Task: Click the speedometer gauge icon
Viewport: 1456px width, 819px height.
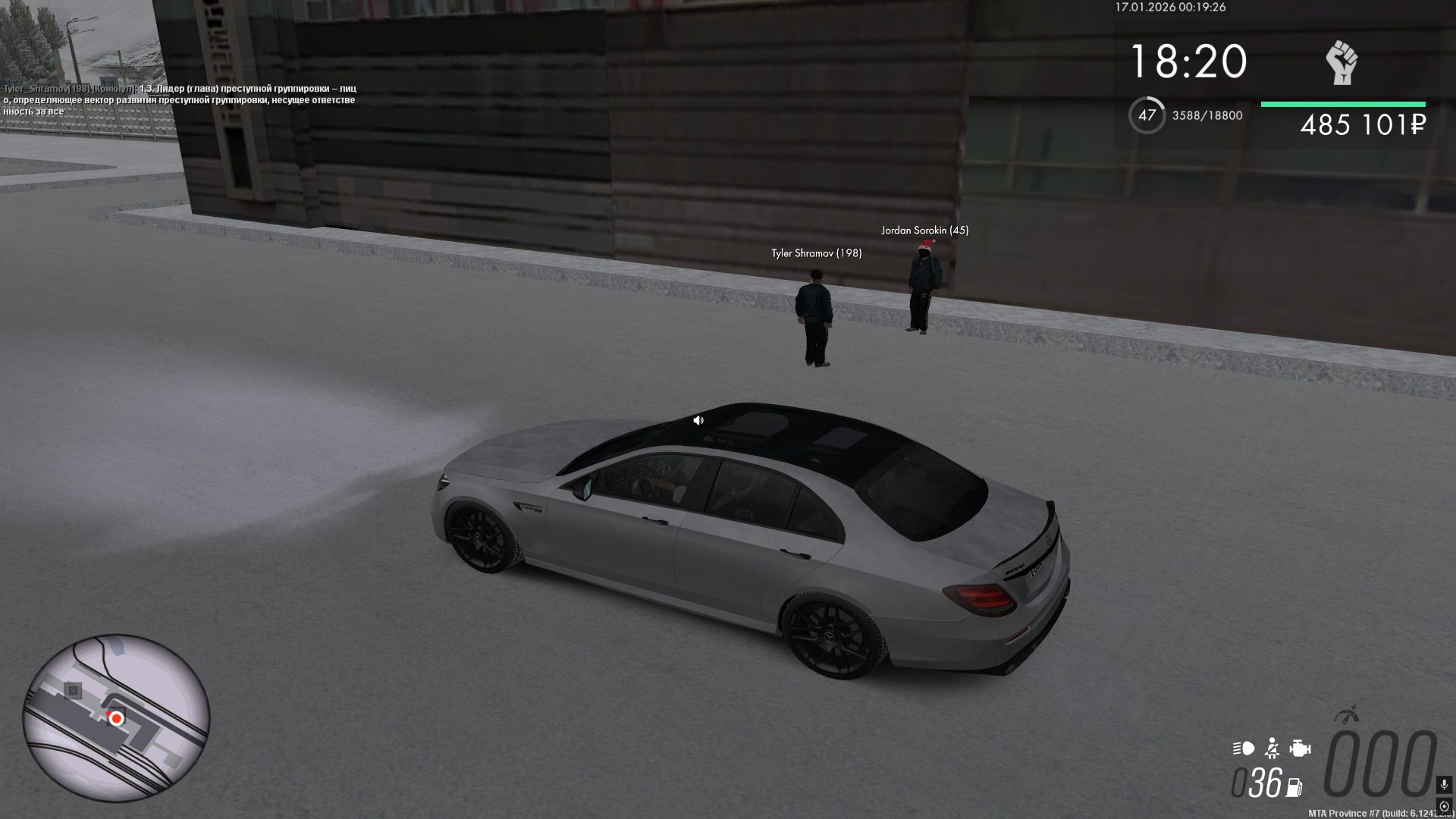Action: pos(1348,715)
